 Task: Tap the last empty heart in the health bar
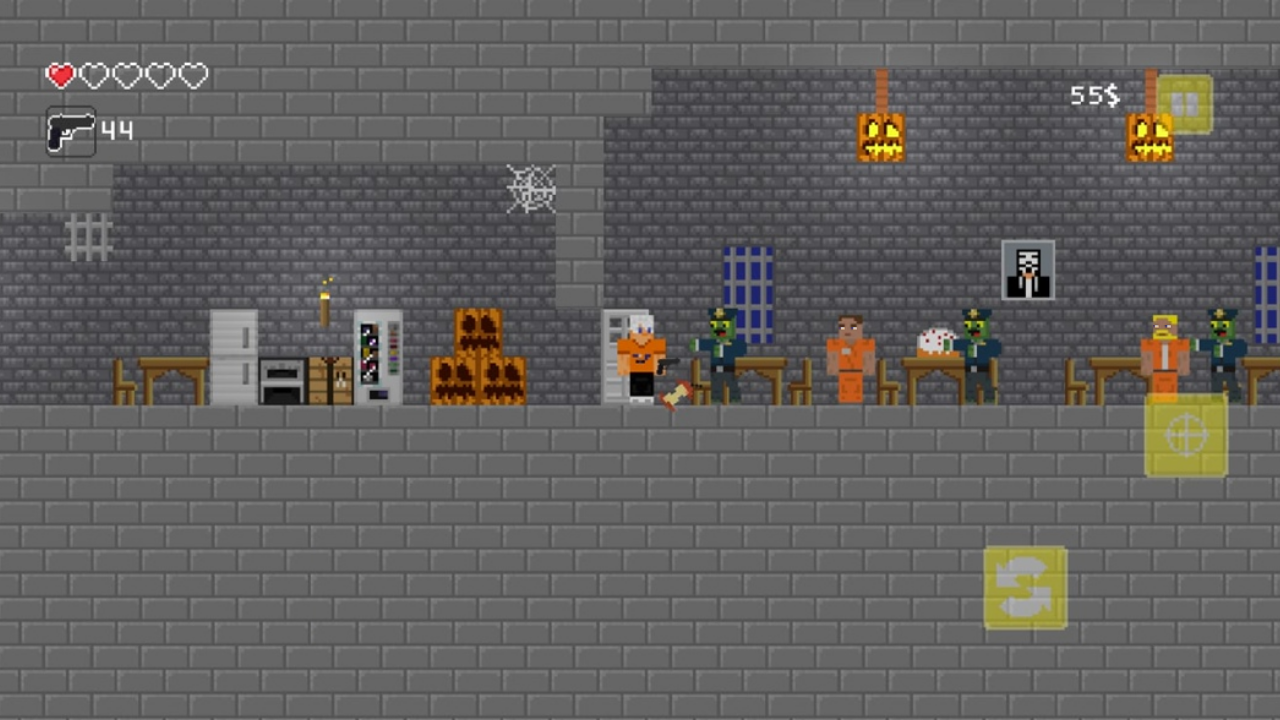pos(192,75)
